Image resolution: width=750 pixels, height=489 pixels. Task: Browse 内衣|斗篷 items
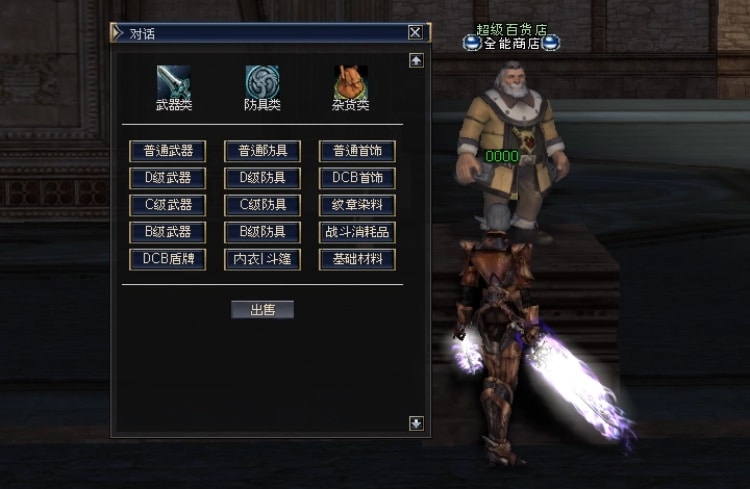pos(262,259)
